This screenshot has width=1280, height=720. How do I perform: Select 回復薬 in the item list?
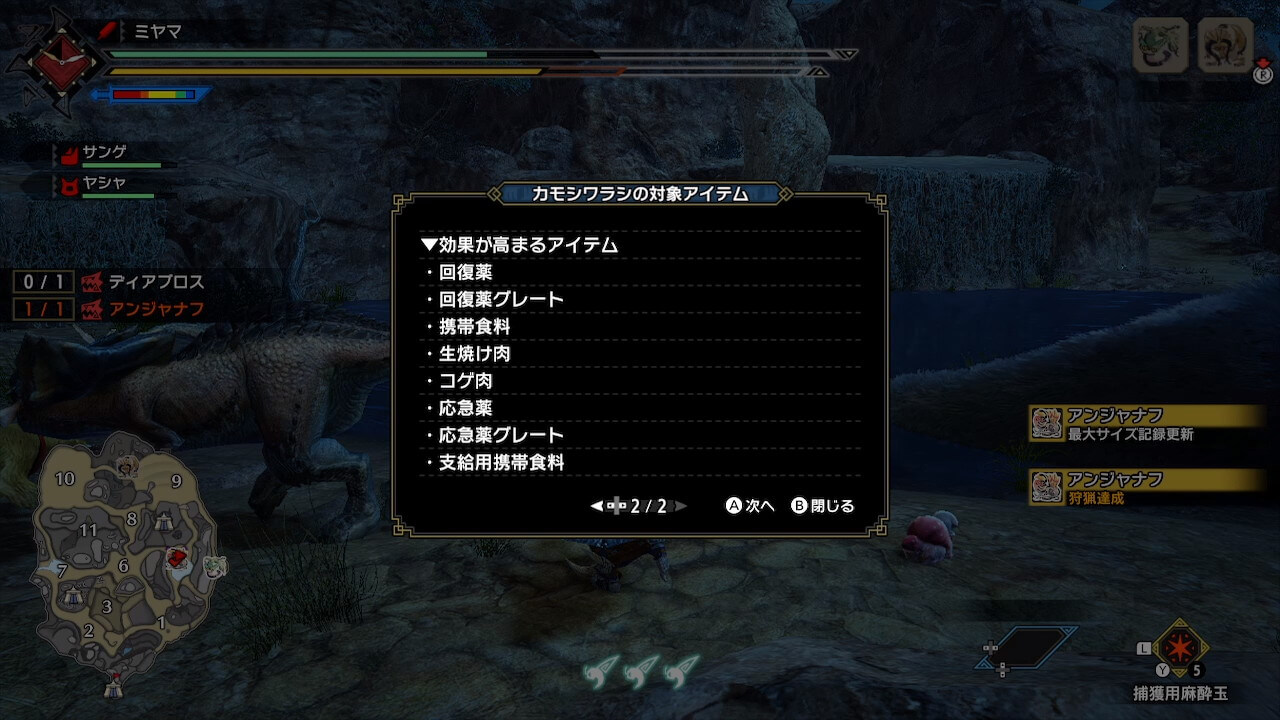pos(466,272)
